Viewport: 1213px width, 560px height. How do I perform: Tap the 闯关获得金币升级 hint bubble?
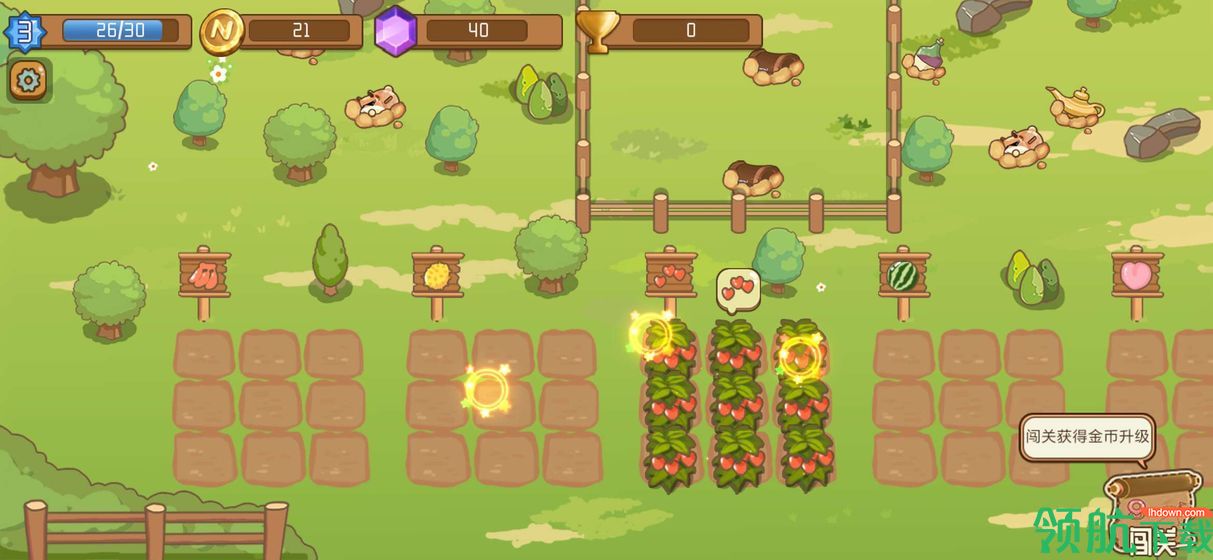(x=1087, y=438)
